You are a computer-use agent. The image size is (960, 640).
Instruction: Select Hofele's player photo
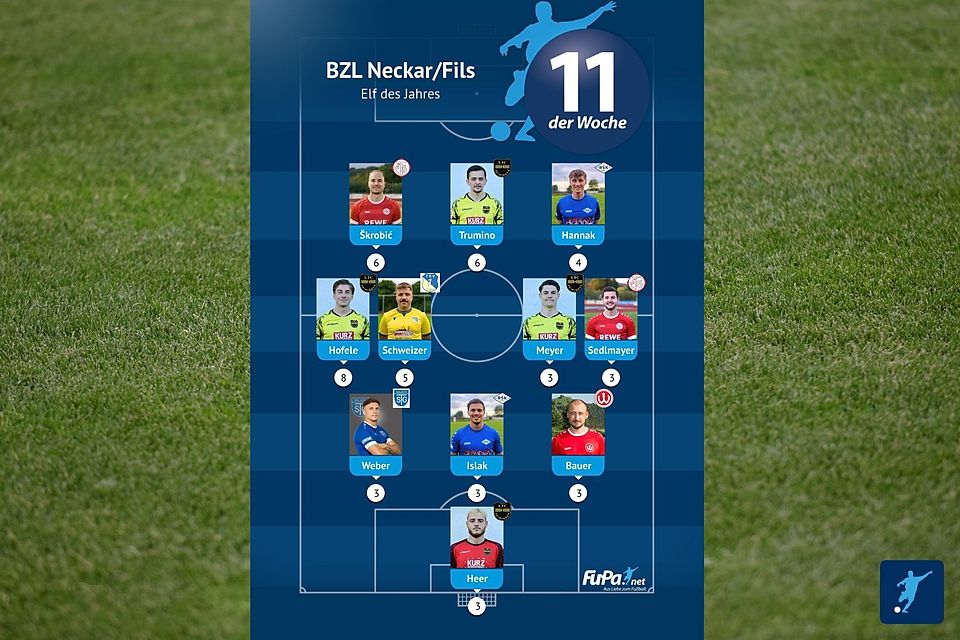[x=343, y=310]
